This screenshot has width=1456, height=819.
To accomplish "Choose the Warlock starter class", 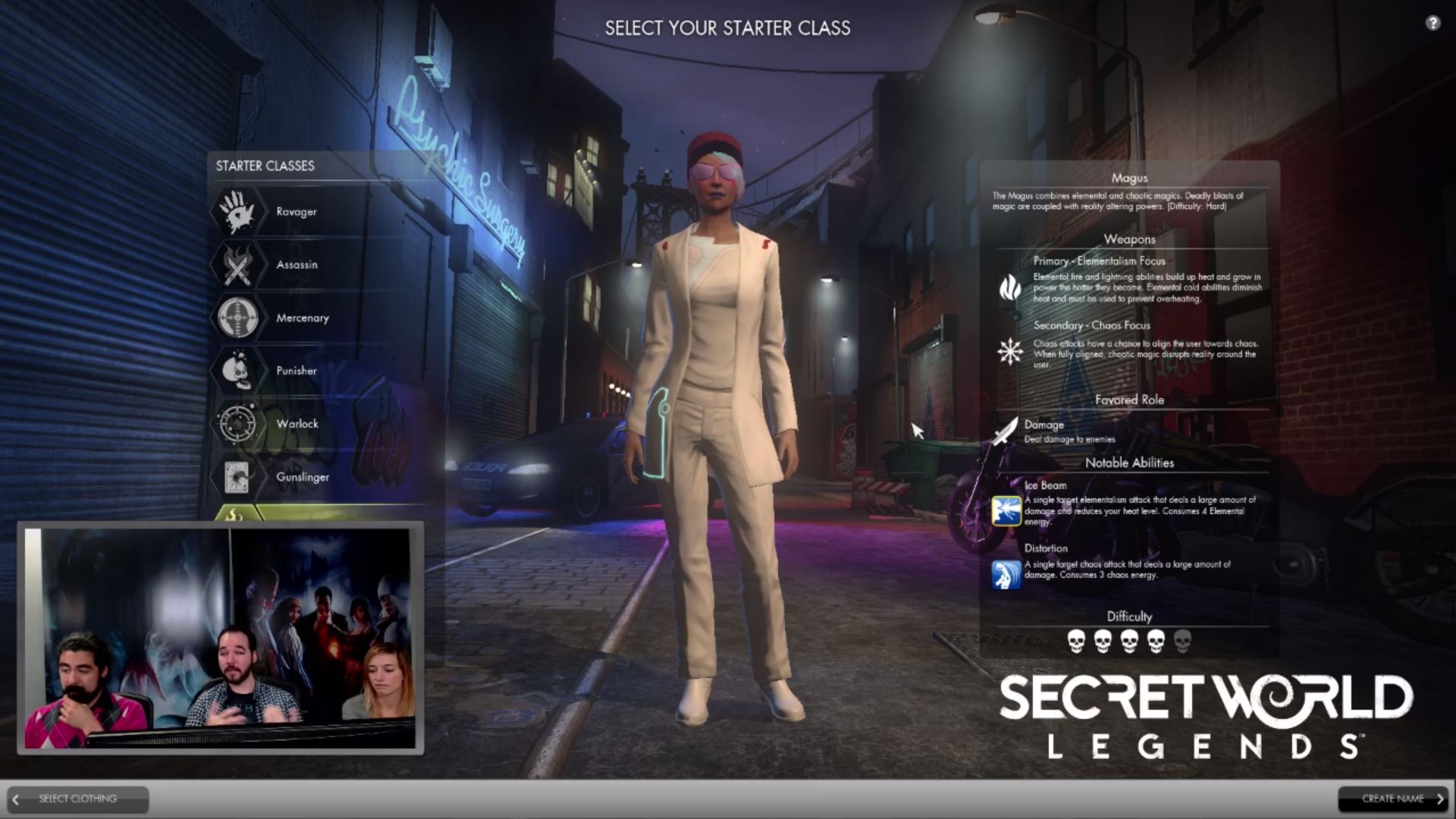I will (297, 424).
